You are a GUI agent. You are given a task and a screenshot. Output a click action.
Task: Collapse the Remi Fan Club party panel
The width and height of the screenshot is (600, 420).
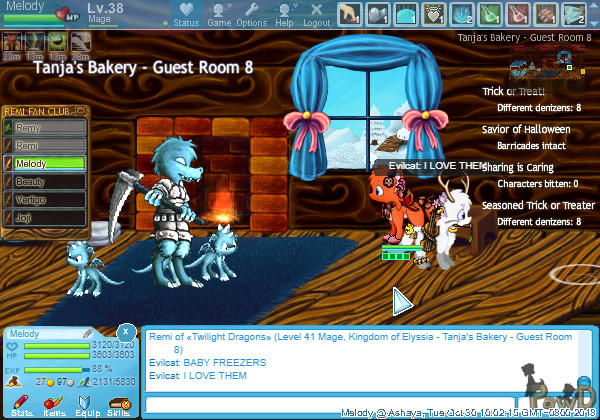coord(81,111)
